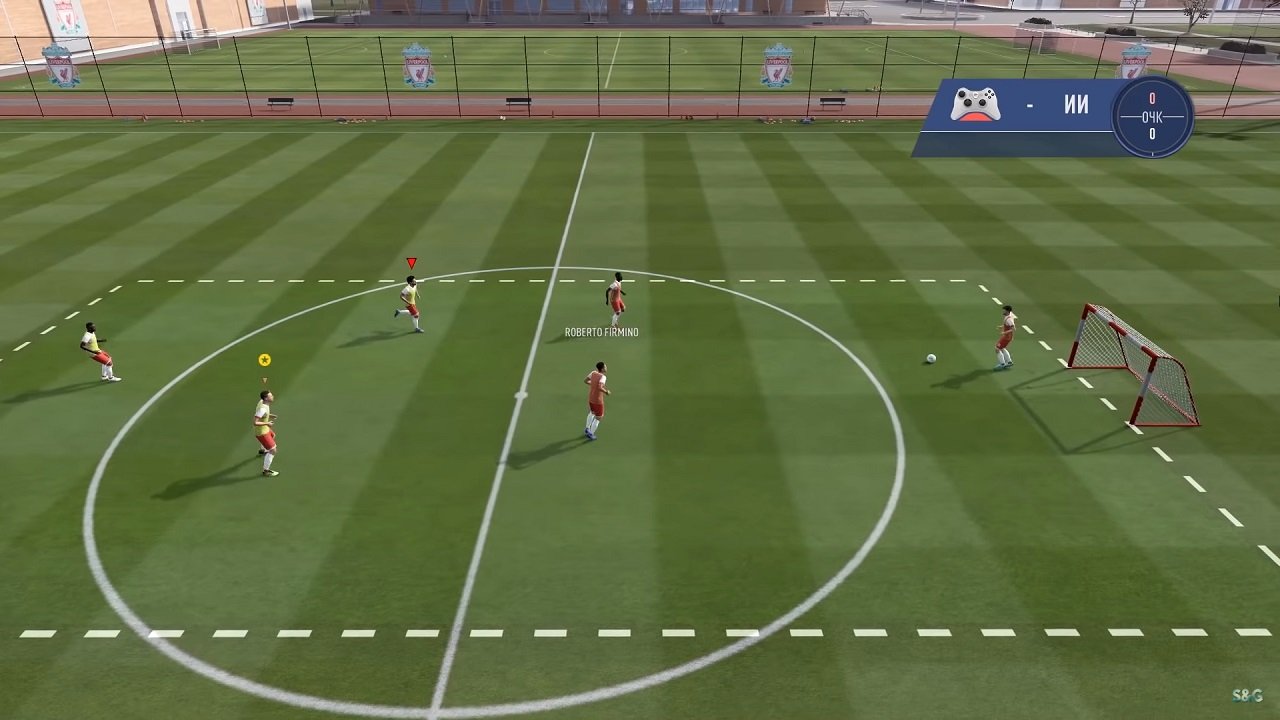
Task: Click the yellow star indicator above the player
Action: pos(263,359)
